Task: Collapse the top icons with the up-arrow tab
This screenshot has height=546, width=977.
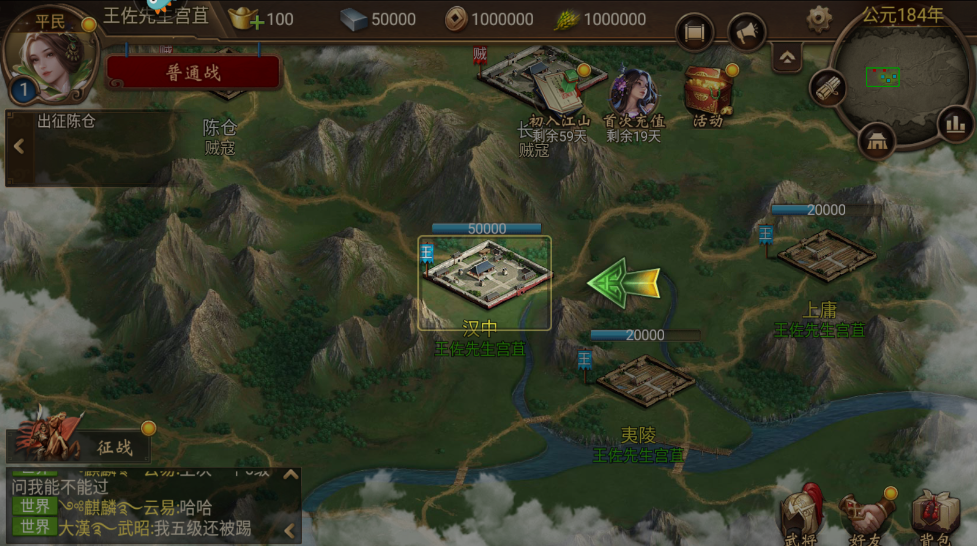Action: (x=786, y=57)
